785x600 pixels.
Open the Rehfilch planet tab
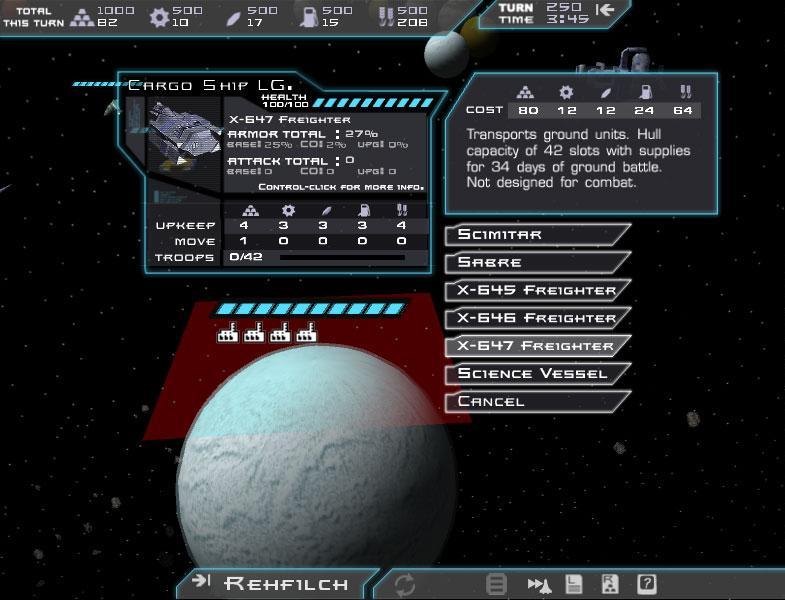(275, 583)
